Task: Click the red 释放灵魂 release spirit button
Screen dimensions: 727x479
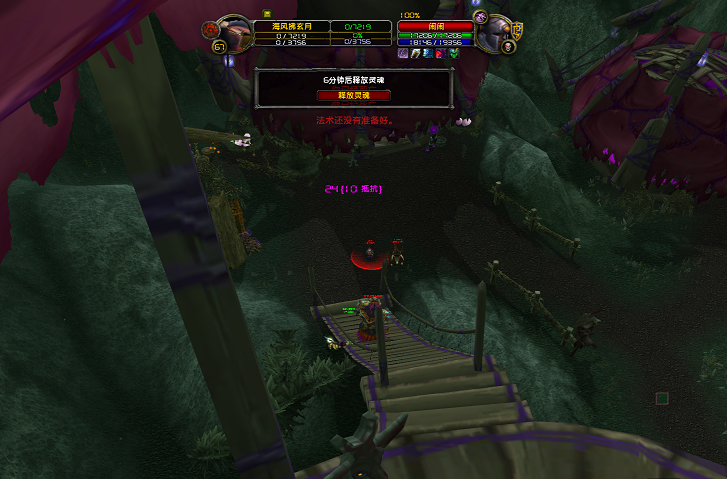Action: click(x=354, y=95)
